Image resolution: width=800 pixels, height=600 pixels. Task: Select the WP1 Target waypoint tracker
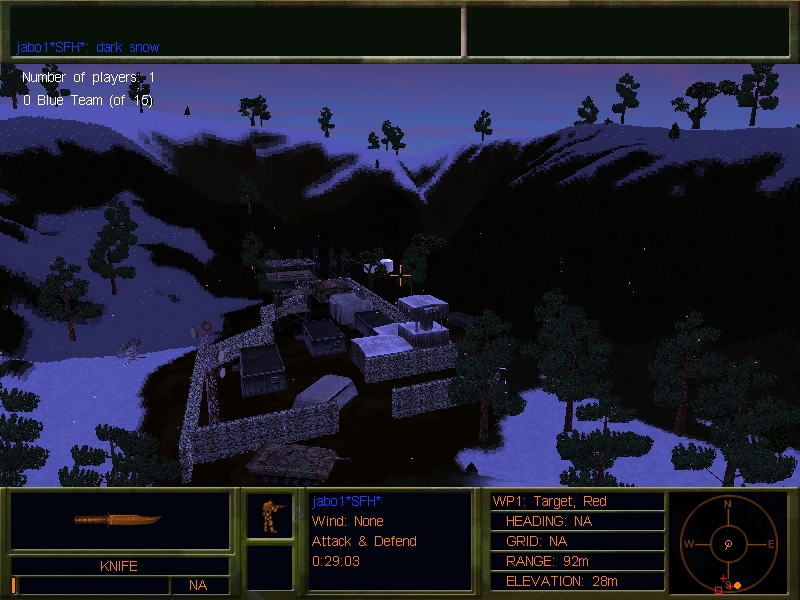tap(577, 501)
